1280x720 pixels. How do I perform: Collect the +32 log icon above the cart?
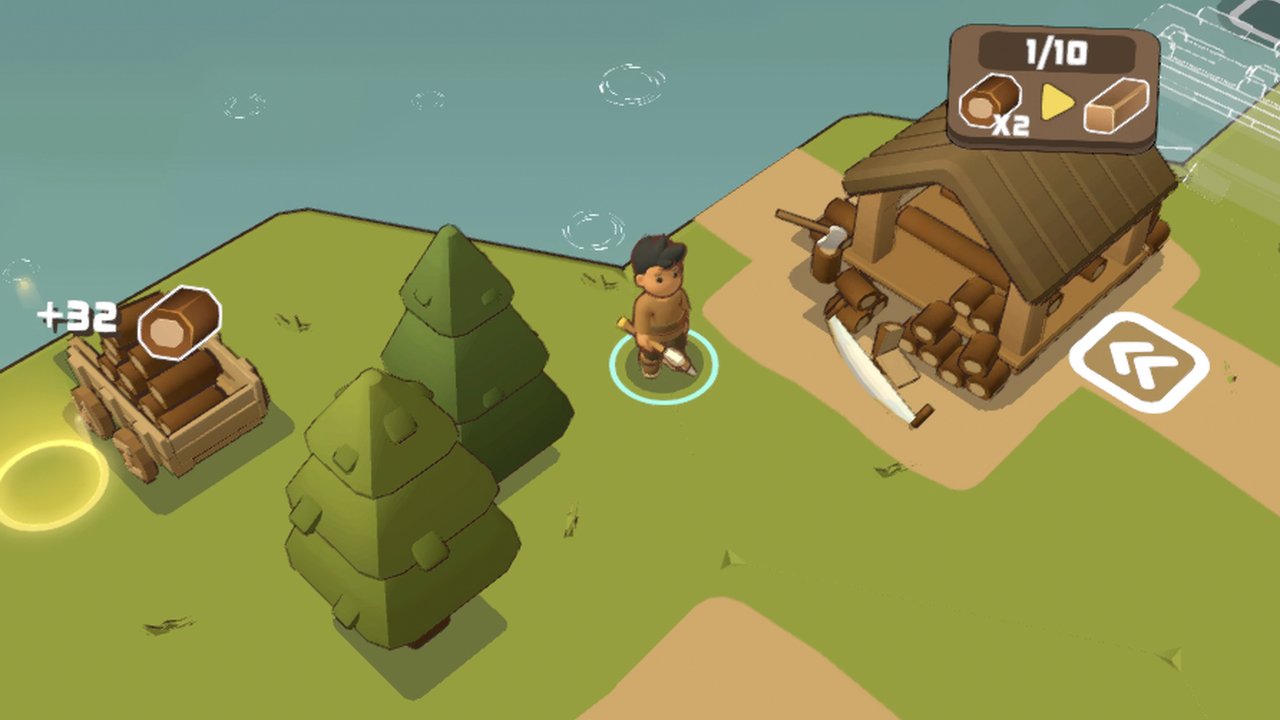click(x=178, y=322)
